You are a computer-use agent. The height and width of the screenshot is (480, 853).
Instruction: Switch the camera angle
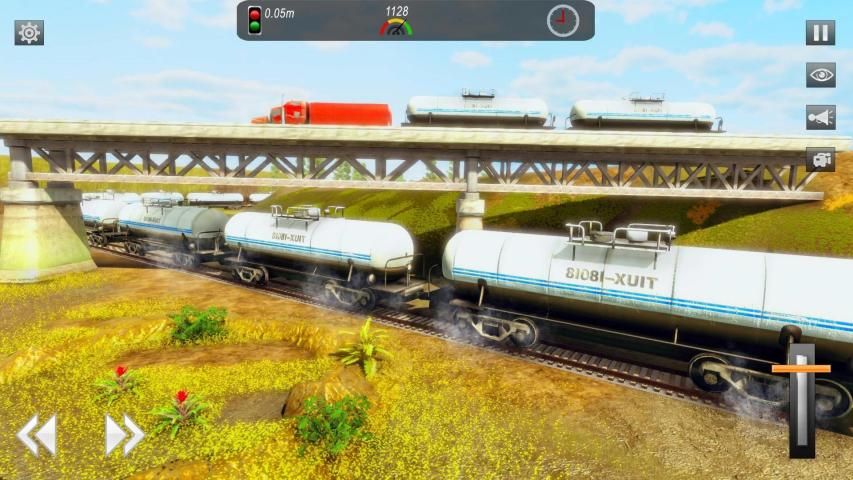(820, 159)
